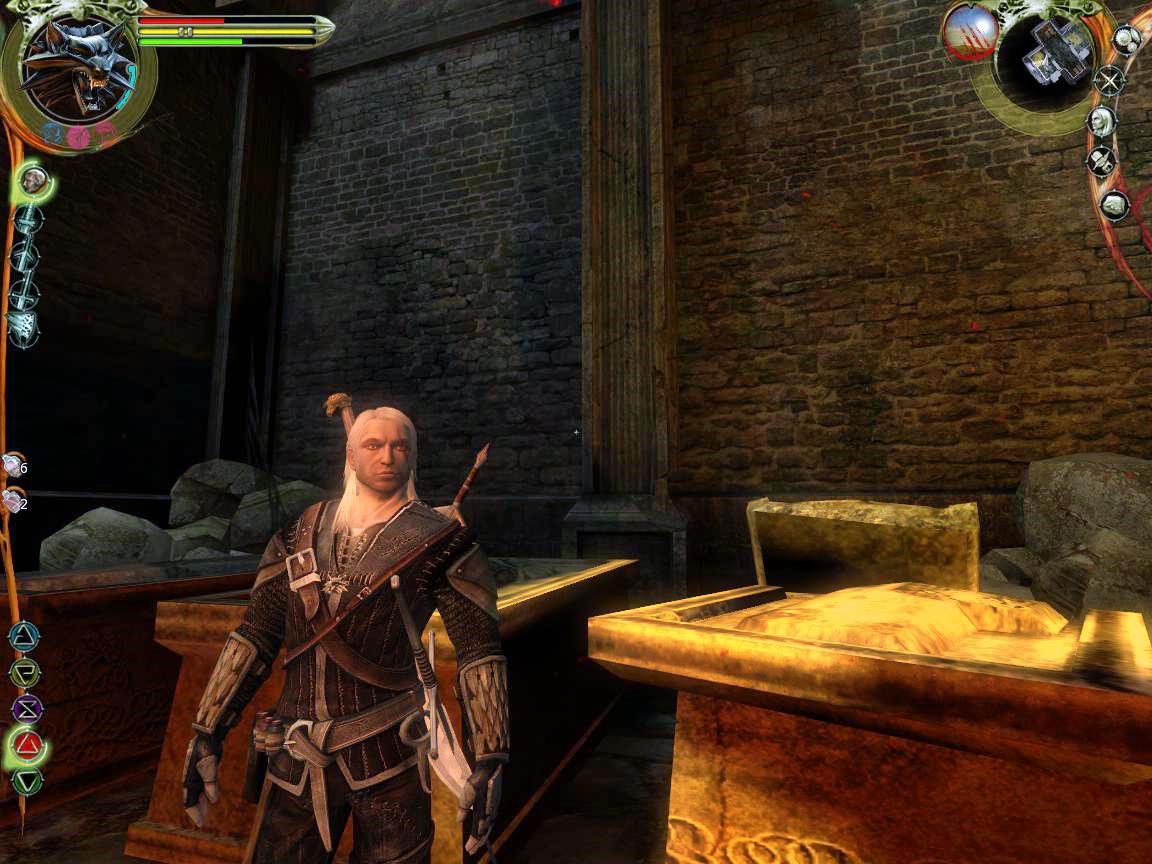Use the quick-slot potion with count 2
This screenshot has height=864, width=1152.
point(12,500)
